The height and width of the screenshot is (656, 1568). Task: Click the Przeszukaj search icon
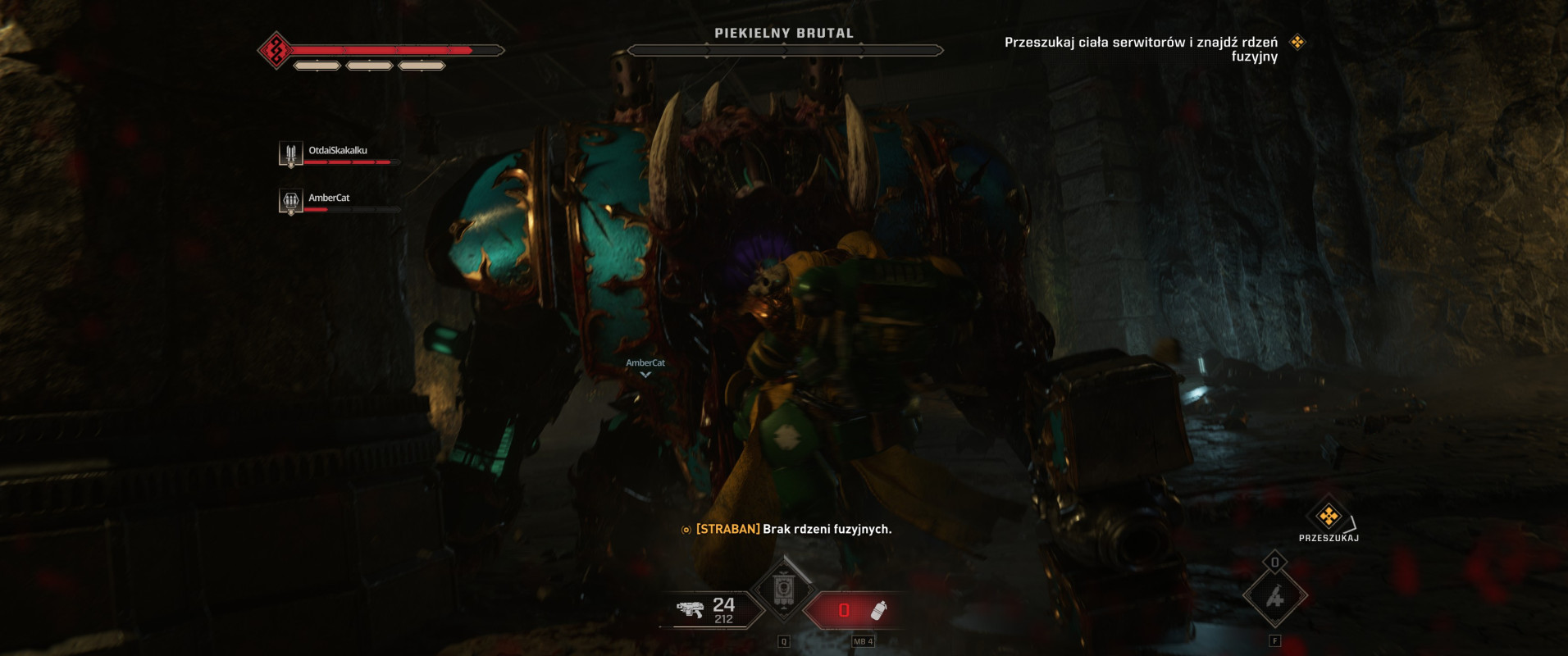coord(1328,516)
